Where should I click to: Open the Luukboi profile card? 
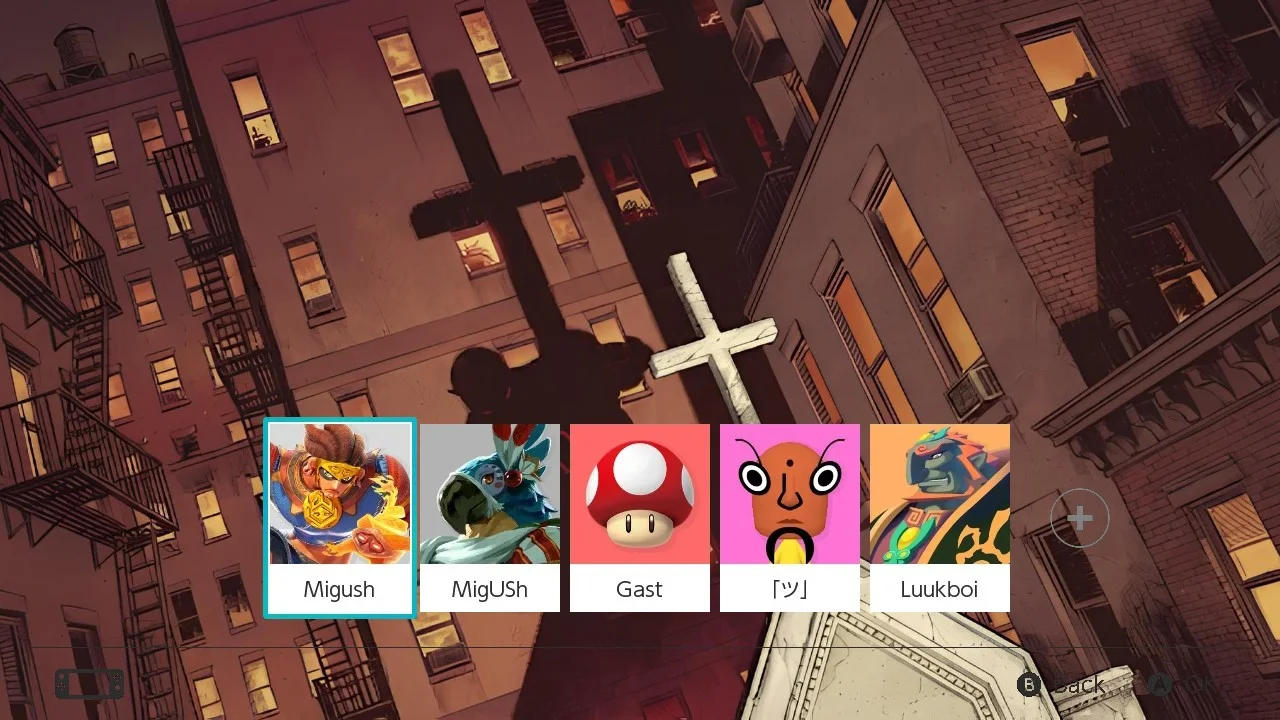[939, 515]
